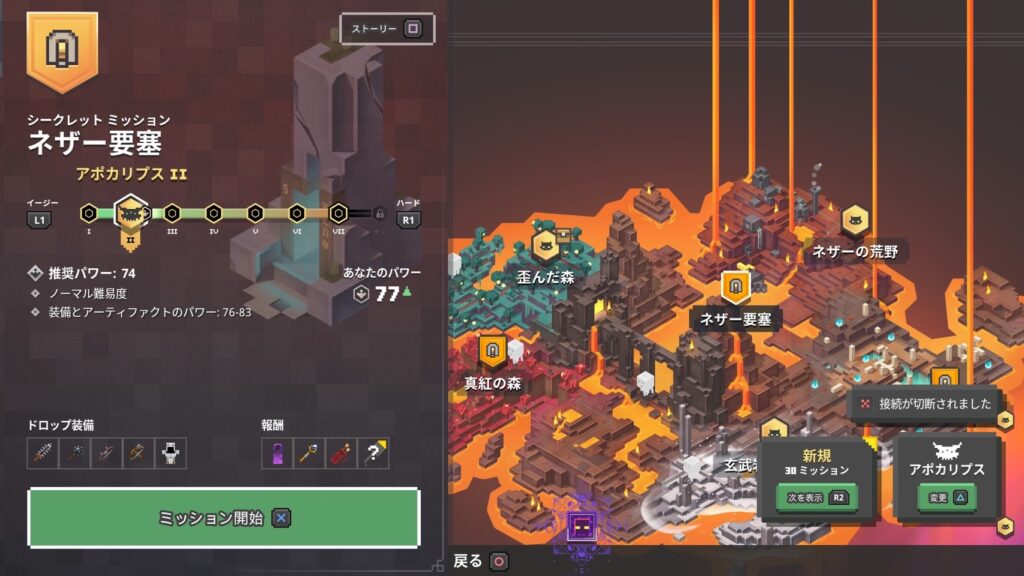Pick difficulty tier VII

tap(338, 213)
